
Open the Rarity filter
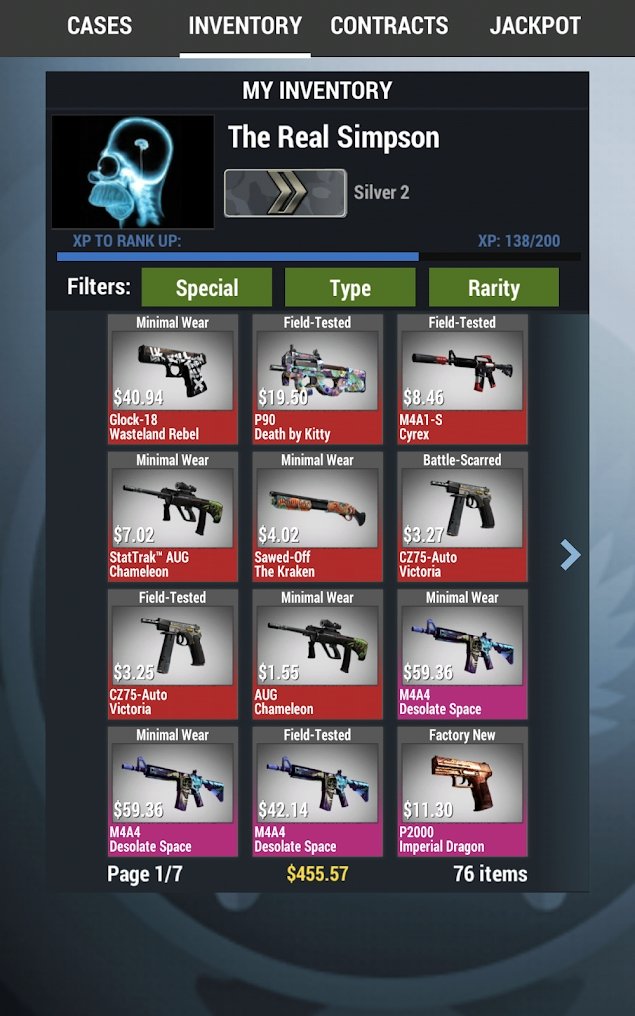[x=494, y=288]
